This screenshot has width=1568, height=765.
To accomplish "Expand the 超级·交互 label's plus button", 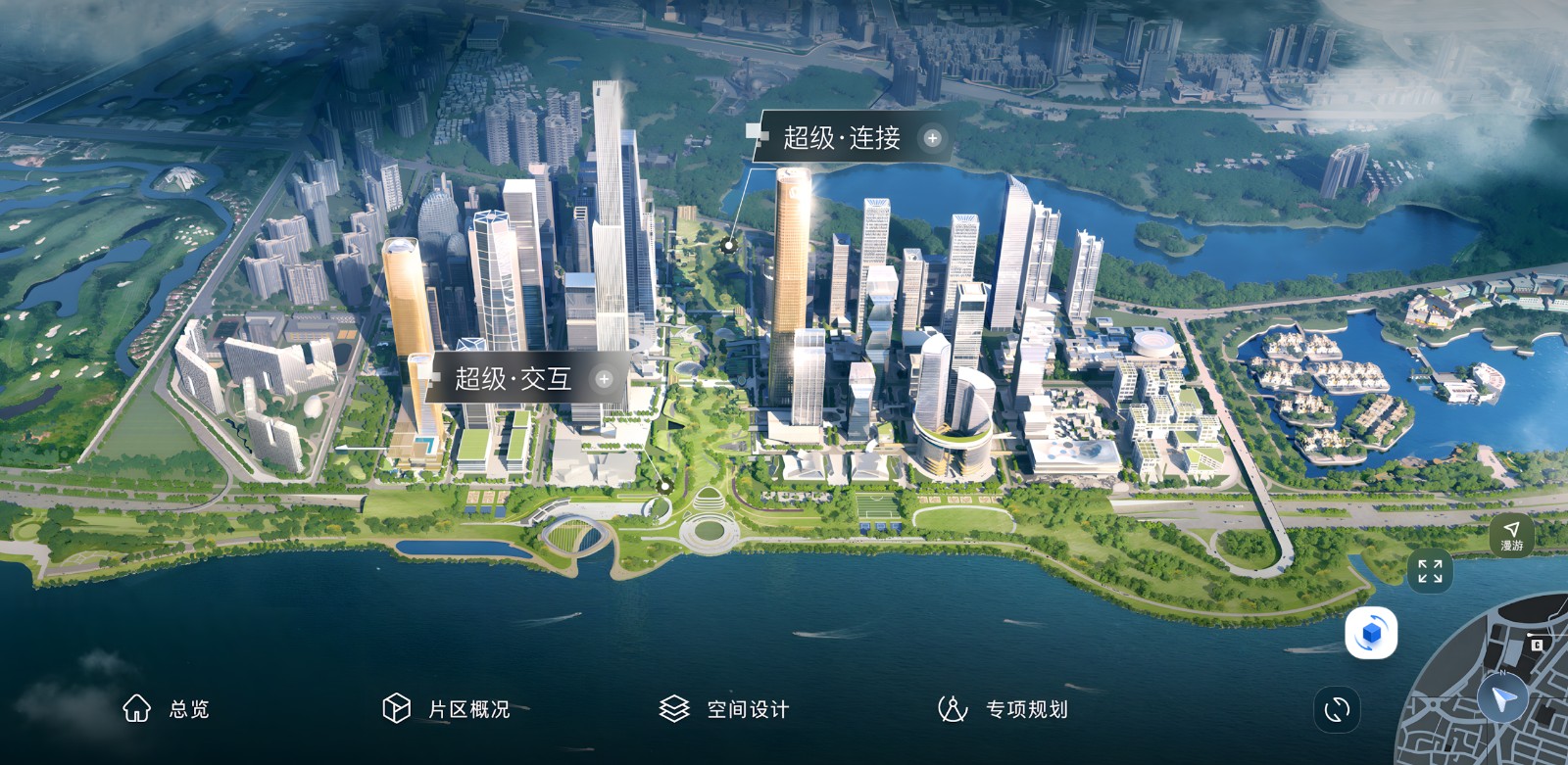I will [x=604, y=379].
